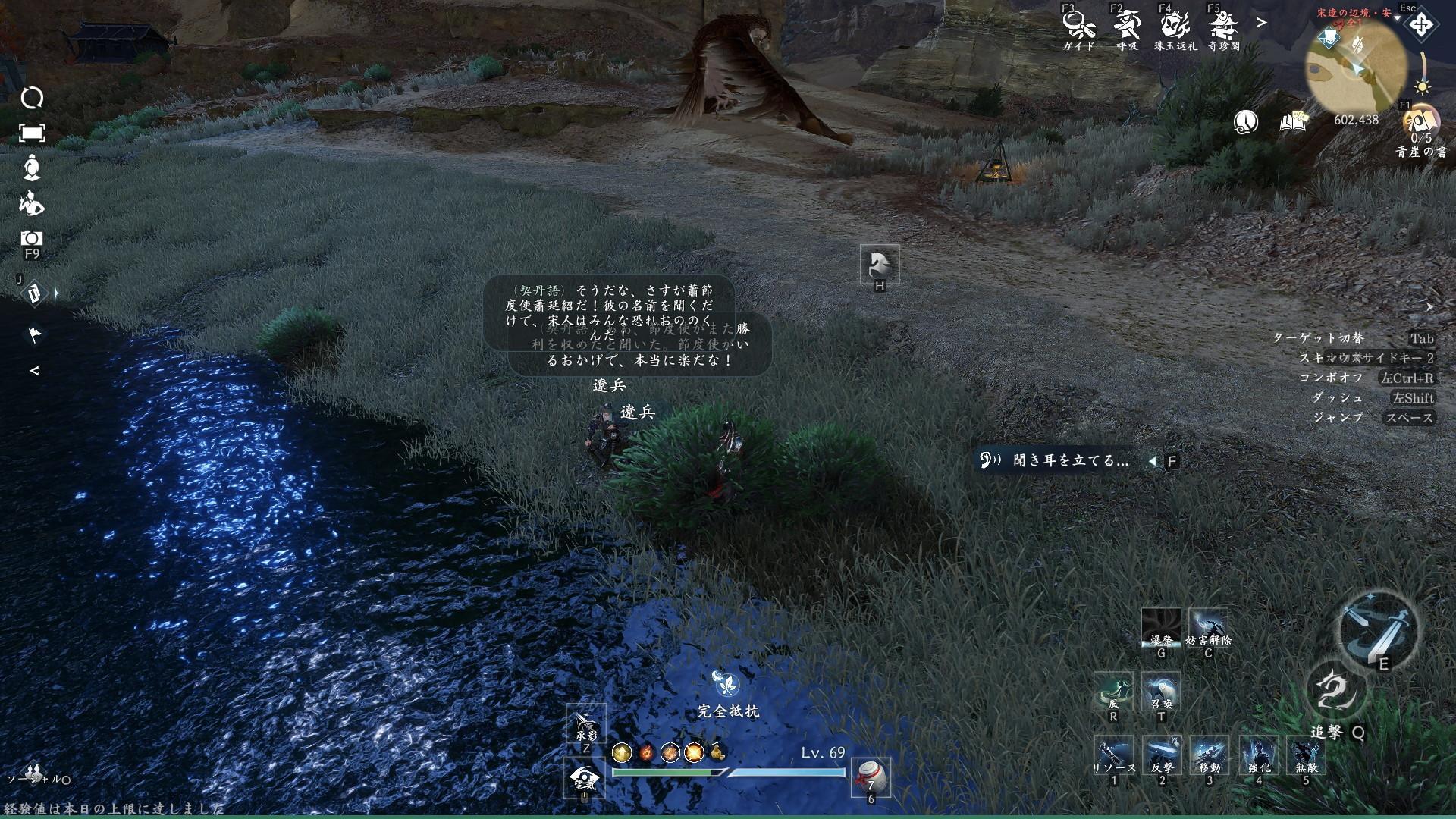This screenshot has height=819, width=1456.
Task: Open the 珠玉返礼 rewards icon
Action: tap(1175, 27)
